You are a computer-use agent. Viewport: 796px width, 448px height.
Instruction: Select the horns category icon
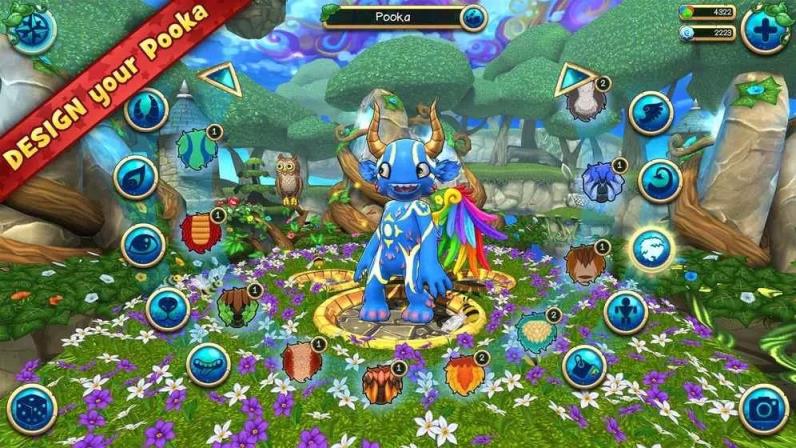(145, 110)
